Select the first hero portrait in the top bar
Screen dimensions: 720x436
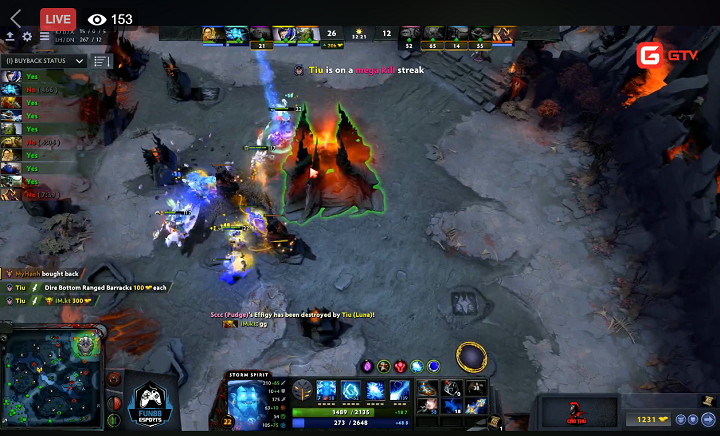(208, 35)
